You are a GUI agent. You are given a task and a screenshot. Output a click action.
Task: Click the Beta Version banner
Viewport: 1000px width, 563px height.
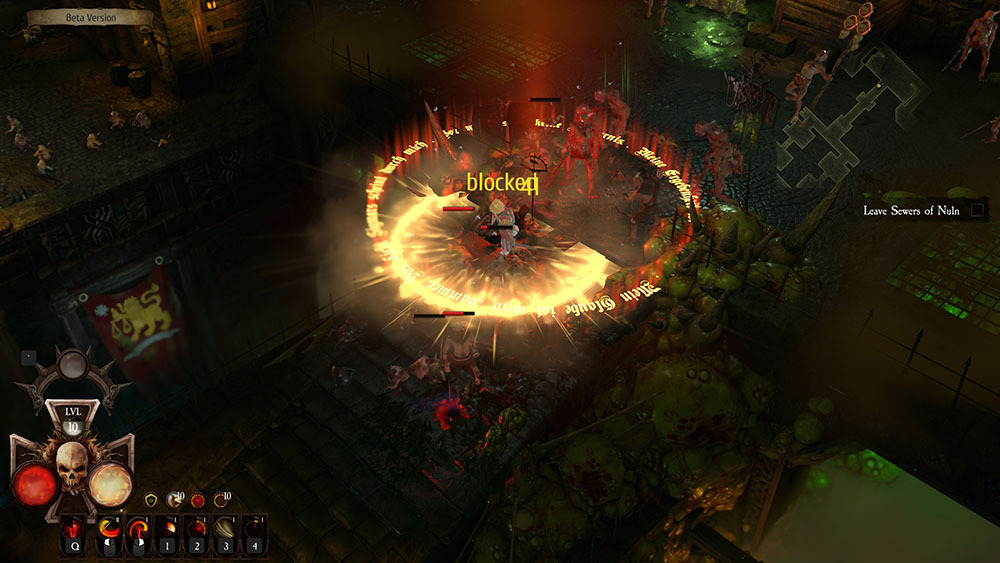[x=88, y=17]
